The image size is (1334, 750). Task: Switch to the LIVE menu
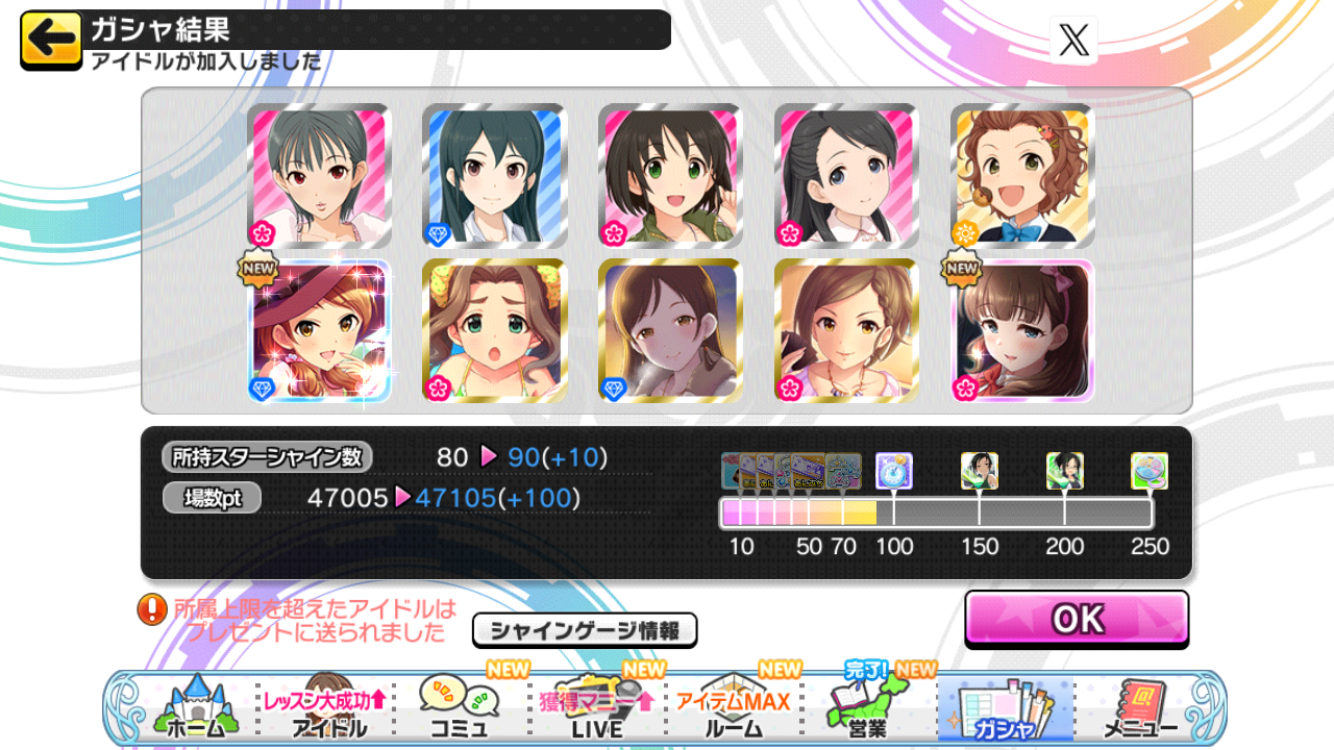tap(597, 708)
